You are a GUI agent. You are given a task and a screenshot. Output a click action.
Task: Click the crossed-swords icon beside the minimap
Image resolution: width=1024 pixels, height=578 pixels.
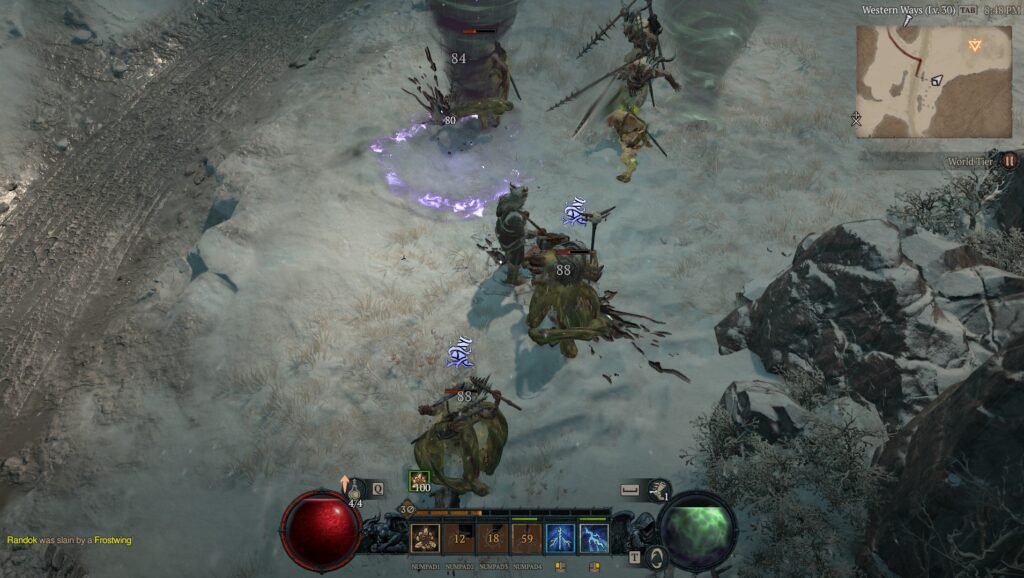[x=856, y=120]
